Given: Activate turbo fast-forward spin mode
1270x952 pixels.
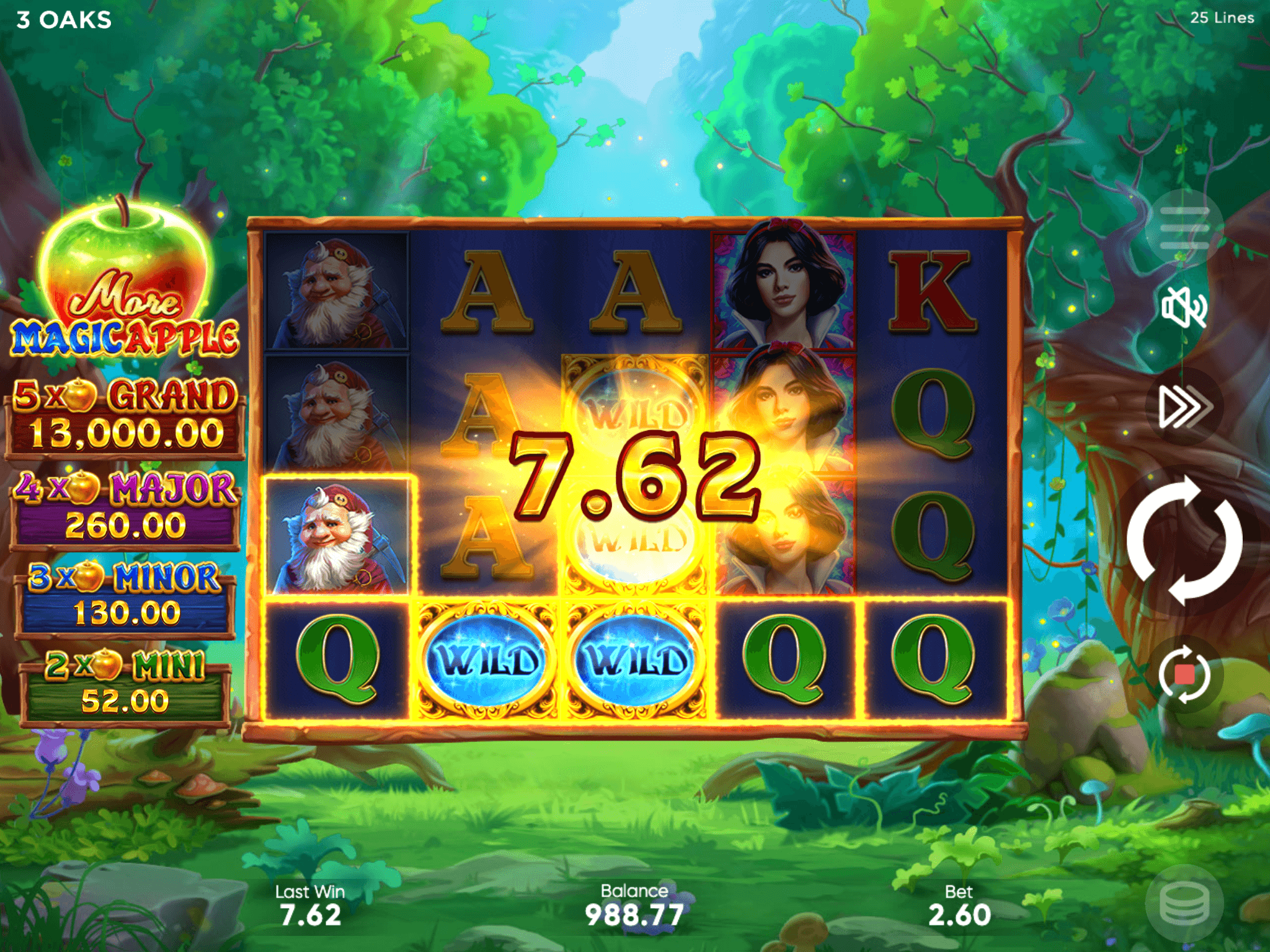Looking at the screenshot, I should (1184, 407).
